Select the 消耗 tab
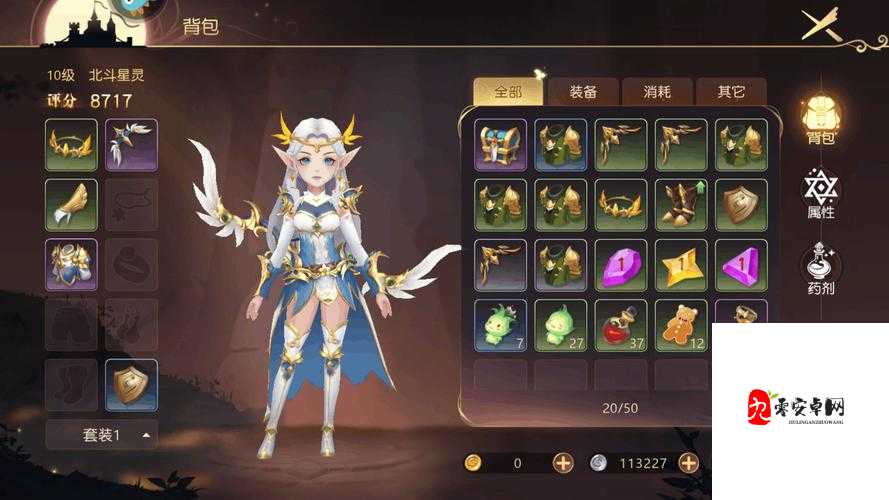Image resolution: width=889 pixels, height=500 pixels. point(657,92)
